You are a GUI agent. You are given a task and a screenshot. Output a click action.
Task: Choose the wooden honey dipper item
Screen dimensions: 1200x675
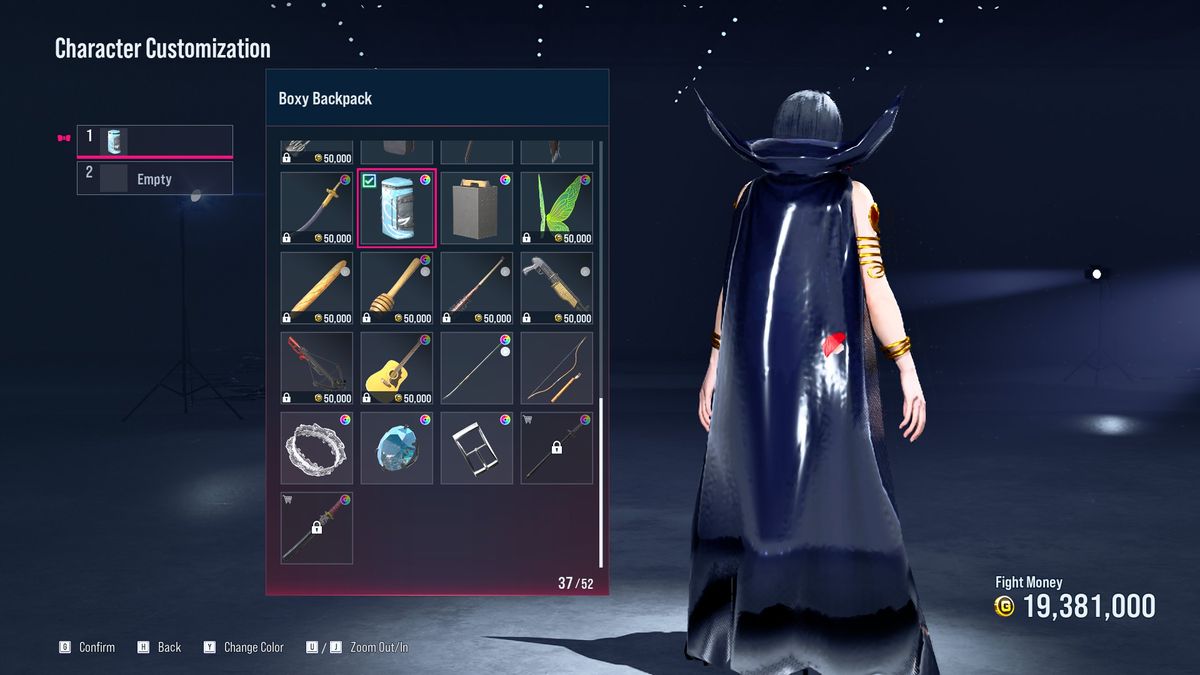397,288
